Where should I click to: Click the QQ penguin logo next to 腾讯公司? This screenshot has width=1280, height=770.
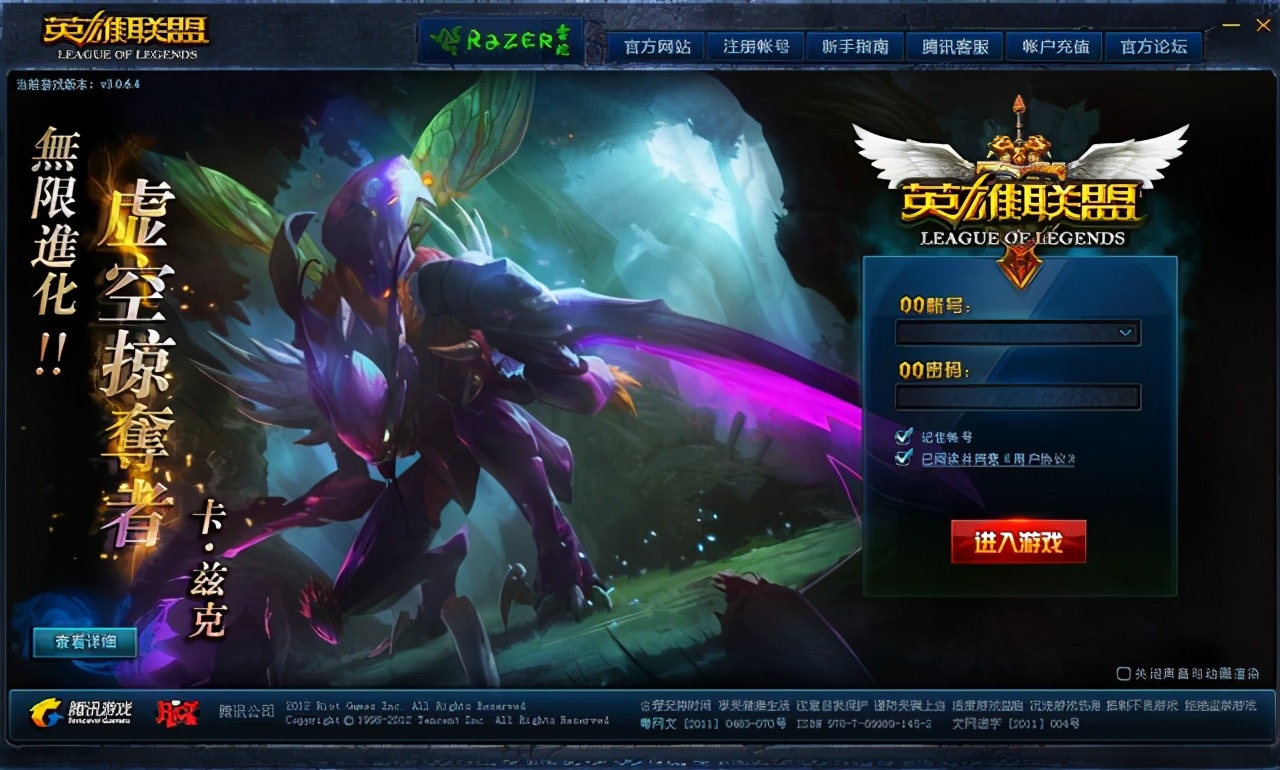(x=175, y=712)
